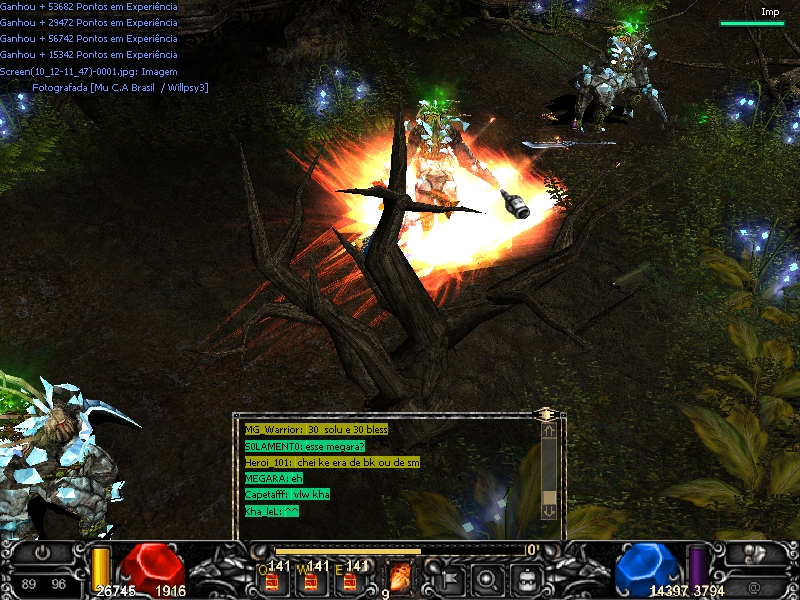800x600 pixels.
Task: Click the magnifier button in bottom bar
Action: point(488,577)
